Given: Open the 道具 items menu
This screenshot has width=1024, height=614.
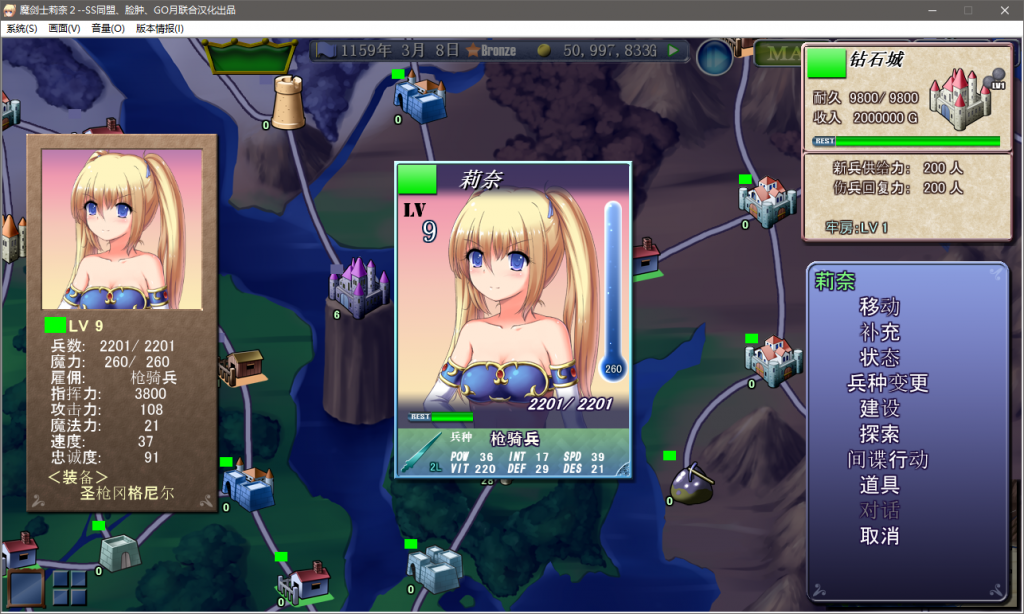Looking at the screenshot, I should coord(879,486).
